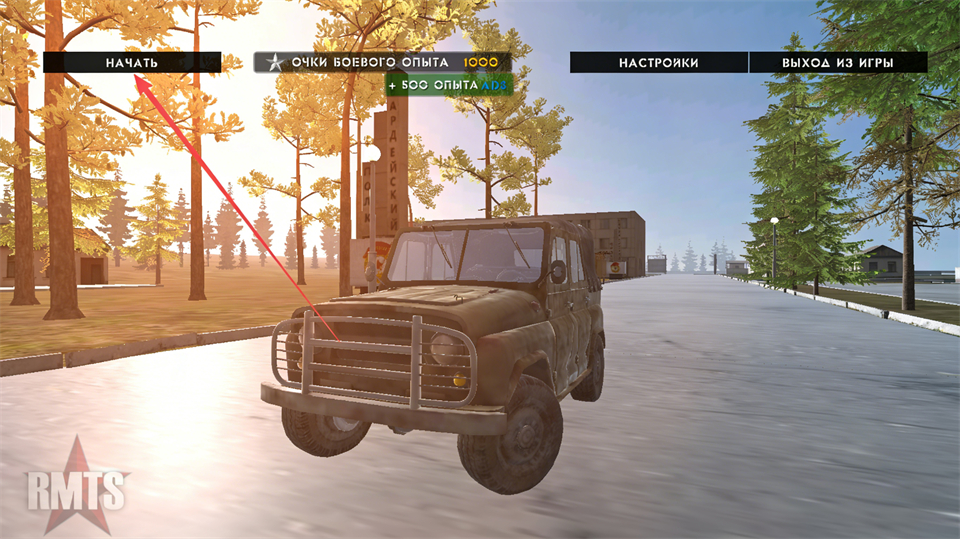Start the game with the НАЧАТЬ button
The width and height of the screenshot is (960, 539).
[132, 62]
